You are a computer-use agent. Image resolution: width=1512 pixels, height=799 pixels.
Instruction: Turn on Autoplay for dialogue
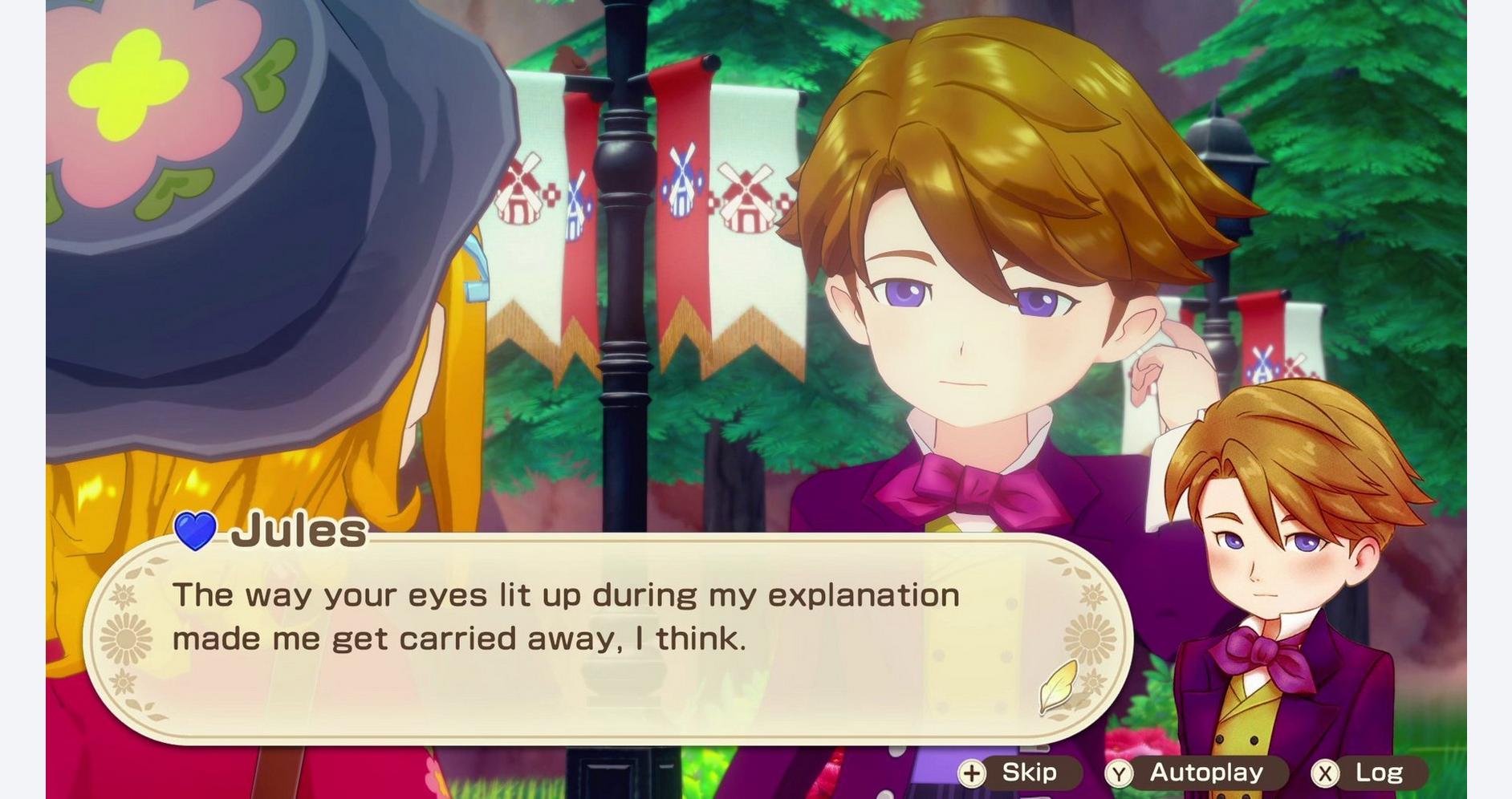point(1193,773)
